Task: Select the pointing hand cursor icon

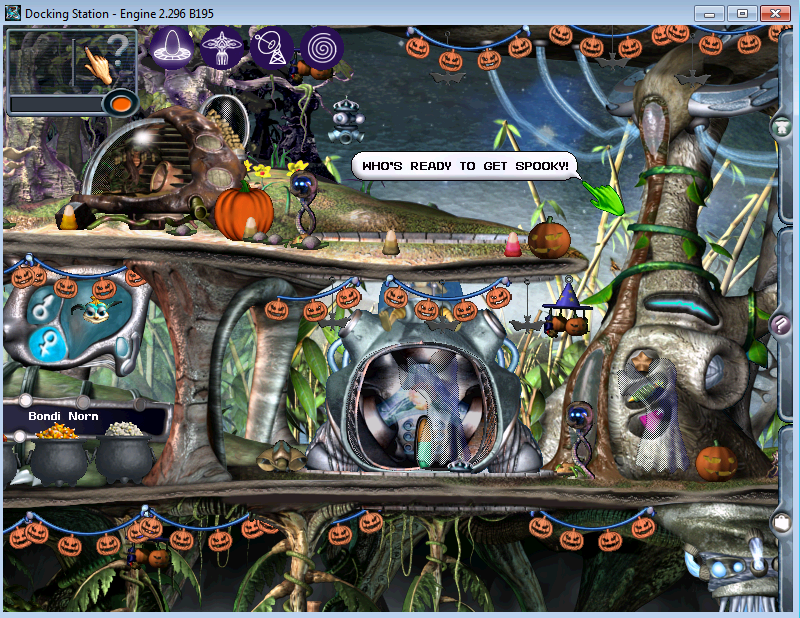Action: coord(98,63)
